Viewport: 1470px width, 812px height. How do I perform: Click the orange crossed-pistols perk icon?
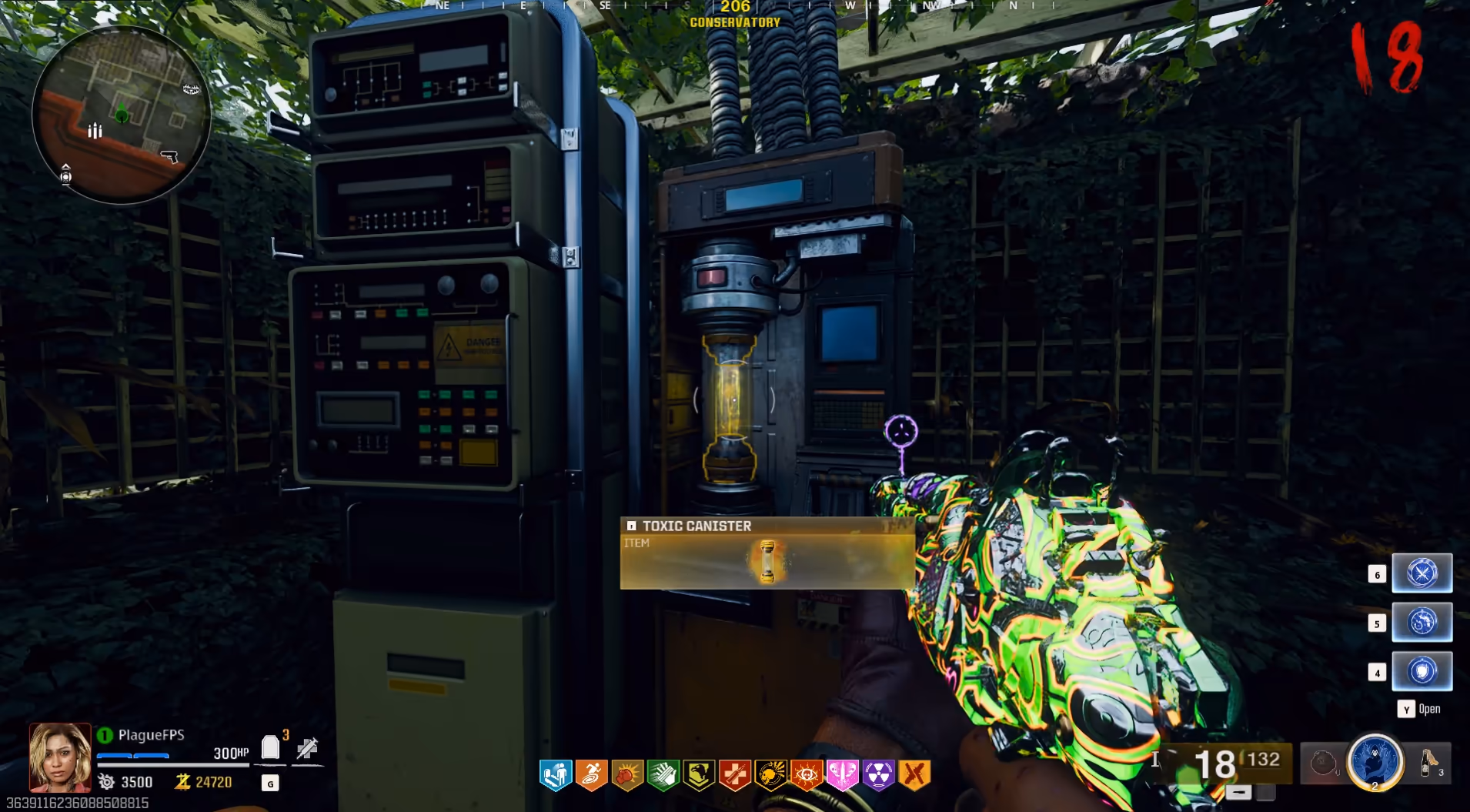pos(914,775)
